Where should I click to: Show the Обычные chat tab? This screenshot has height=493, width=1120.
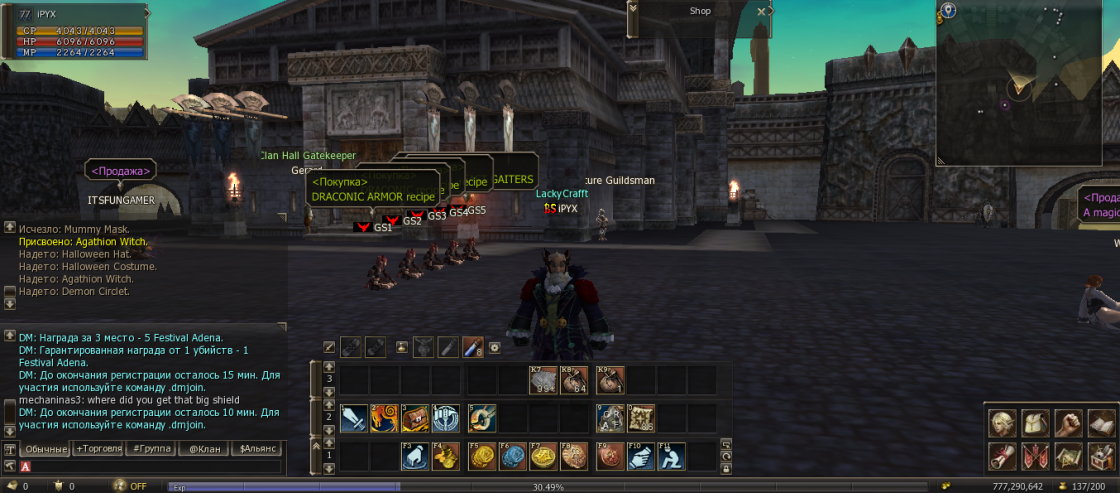coord(45,449)
